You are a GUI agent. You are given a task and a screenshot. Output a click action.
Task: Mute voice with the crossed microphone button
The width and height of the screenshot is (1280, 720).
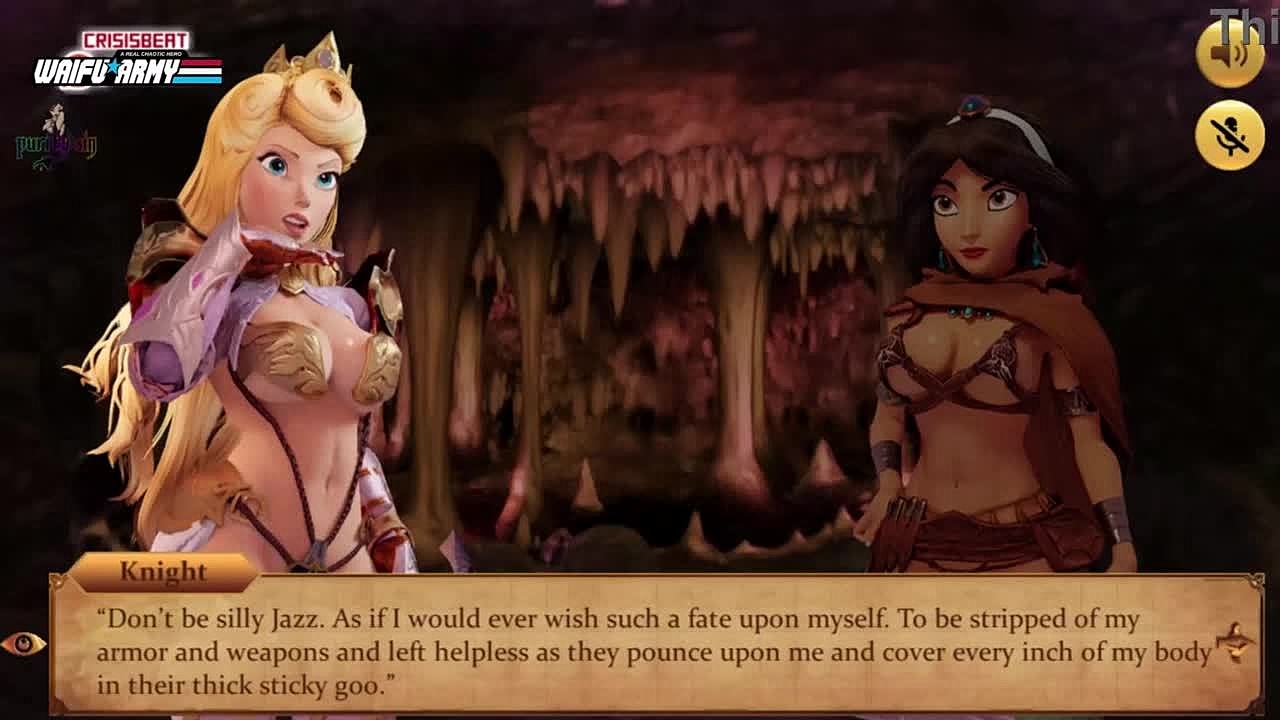[1229, 135]
